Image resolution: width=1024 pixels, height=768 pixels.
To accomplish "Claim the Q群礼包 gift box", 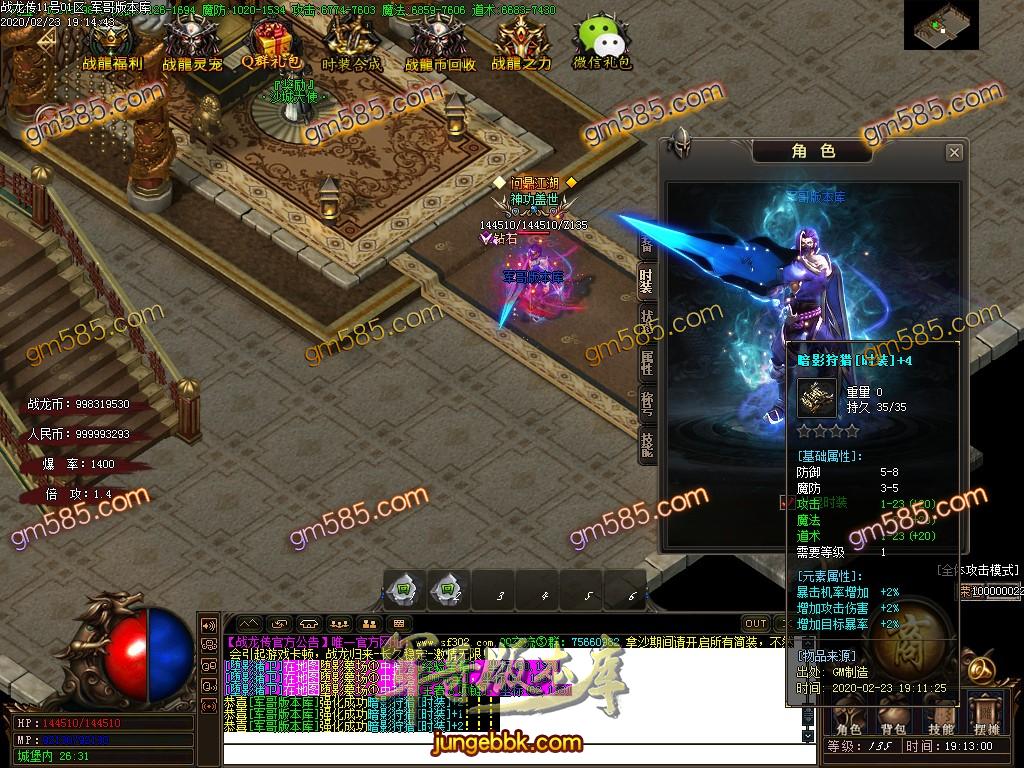I will click(x=271, y=43).
